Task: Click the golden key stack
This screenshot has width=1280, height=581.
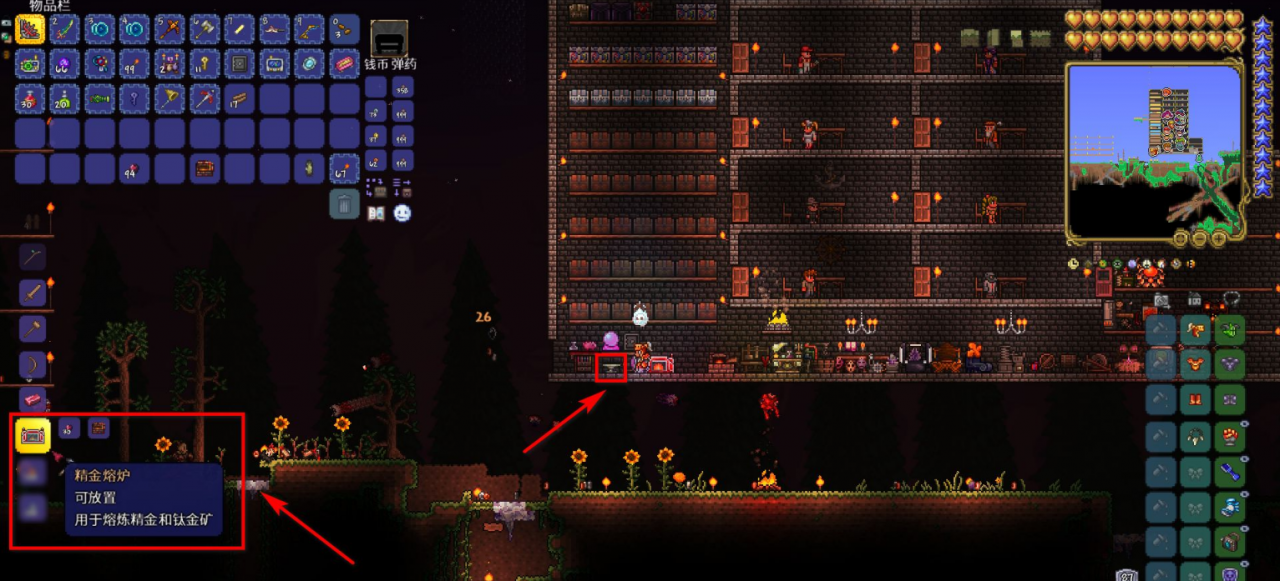Action: 204,64
